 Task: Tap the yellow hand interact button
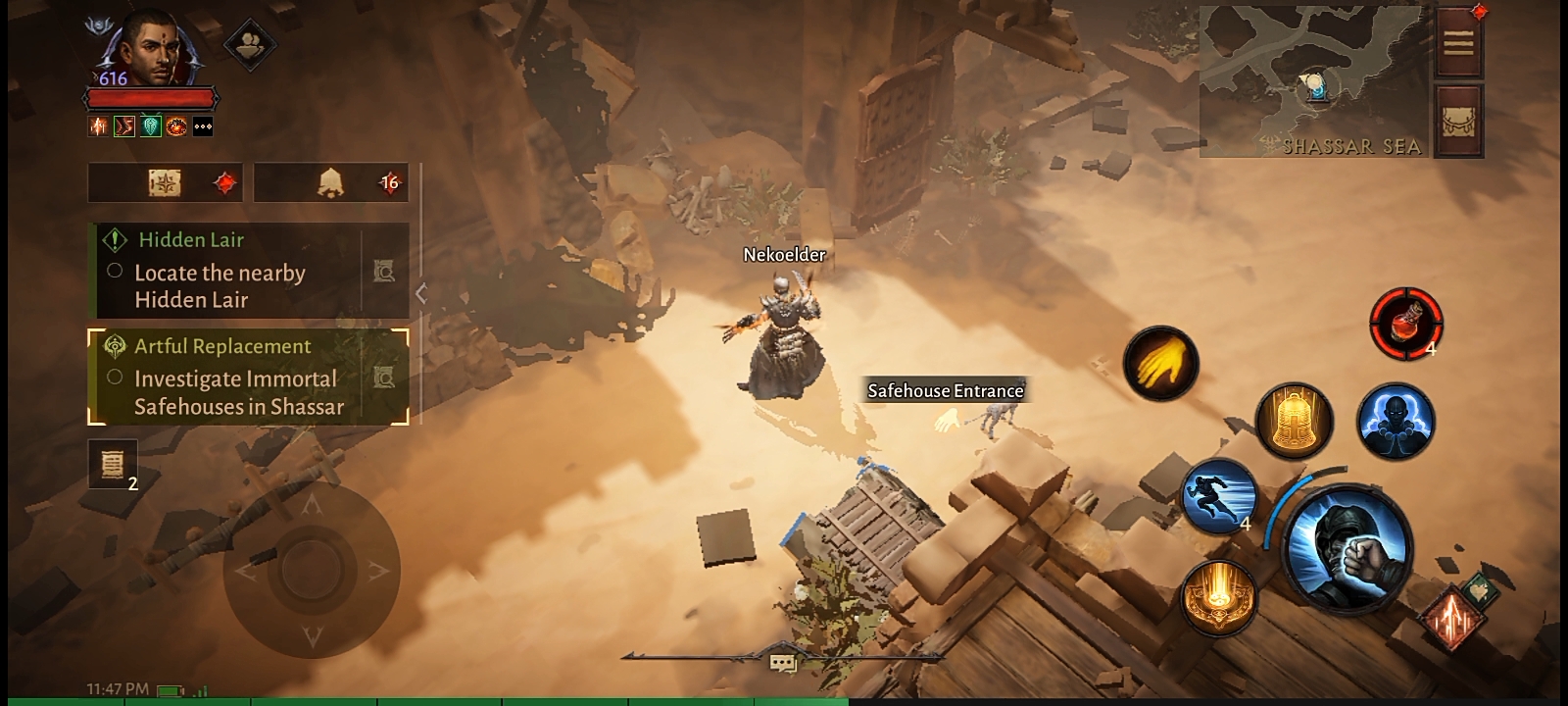click(x=1161, y=363)
